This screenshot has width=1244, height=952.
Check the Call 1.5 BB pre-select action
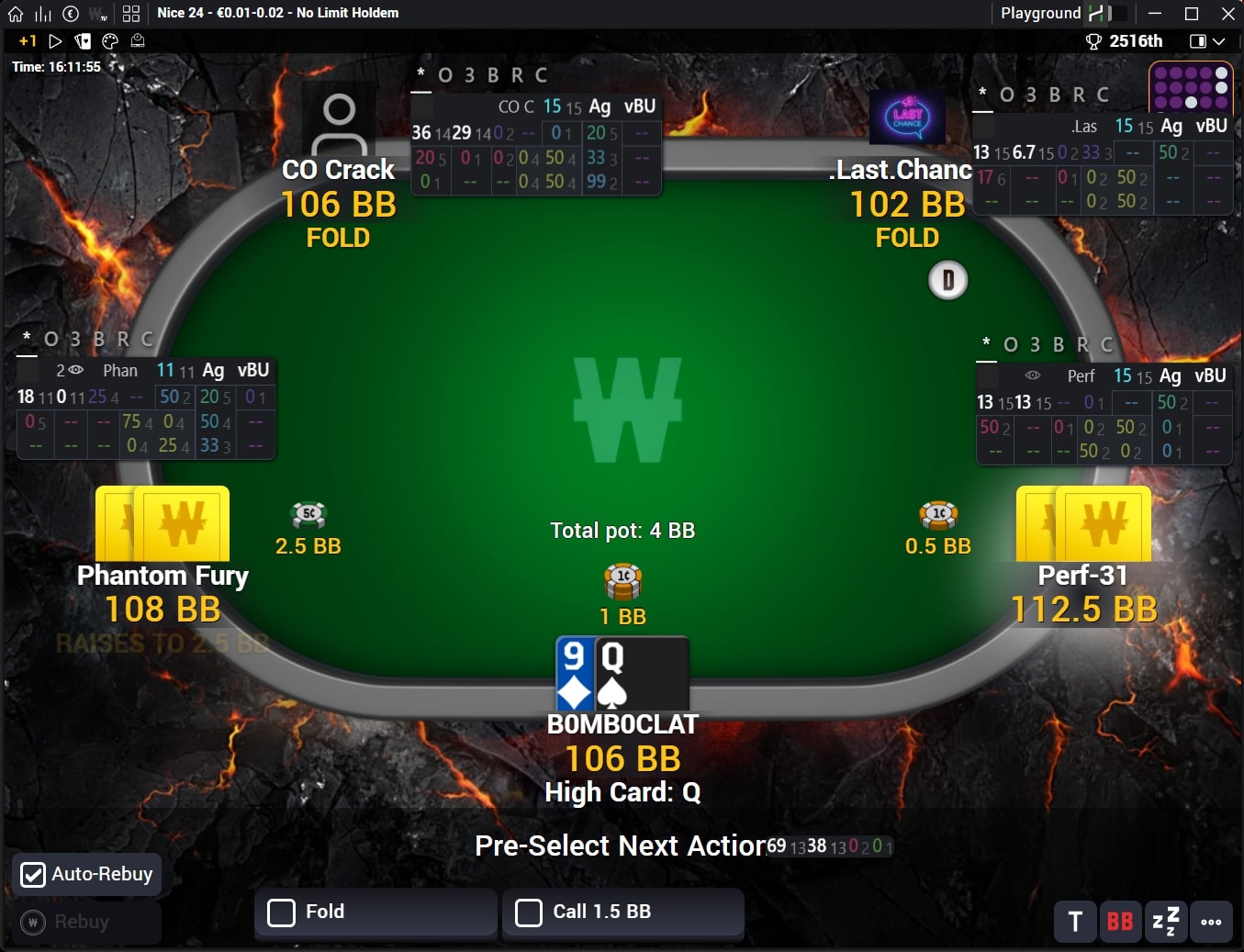(529, 913)
